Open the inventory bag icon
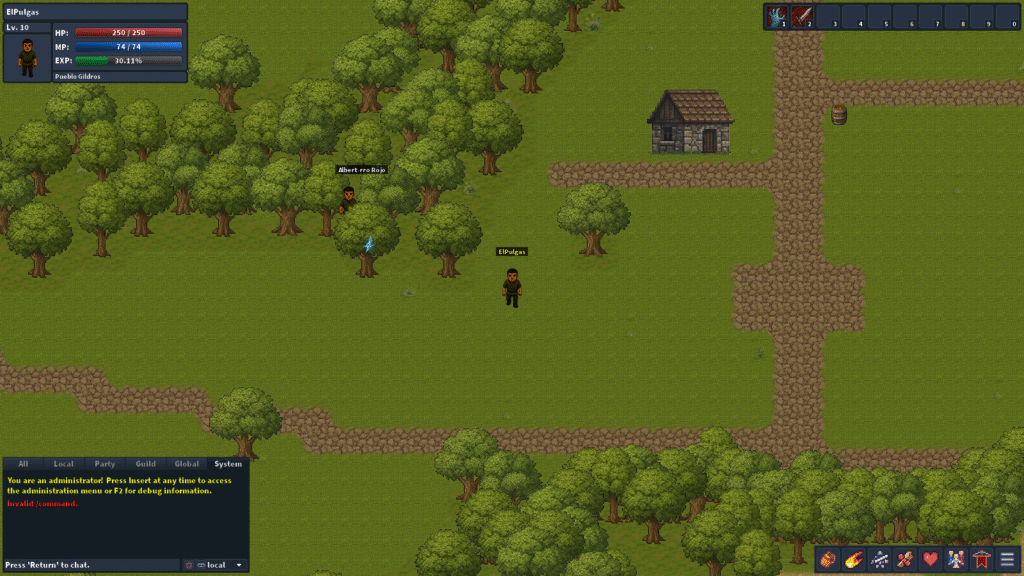 (x=829, y=559)
